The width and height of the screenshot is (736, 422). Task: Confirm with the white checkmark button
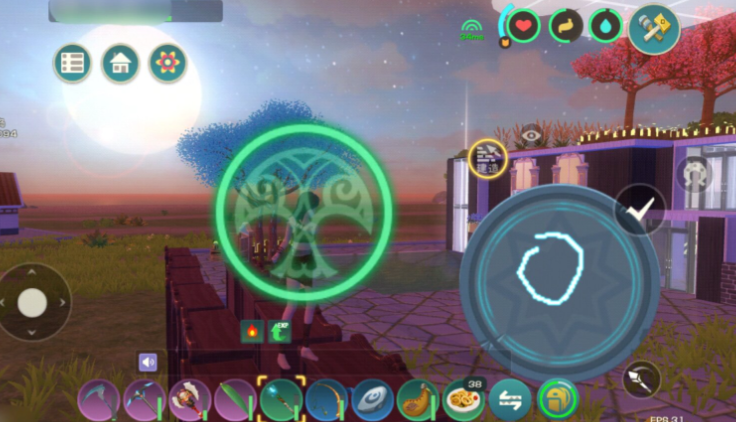click(640, 209)
